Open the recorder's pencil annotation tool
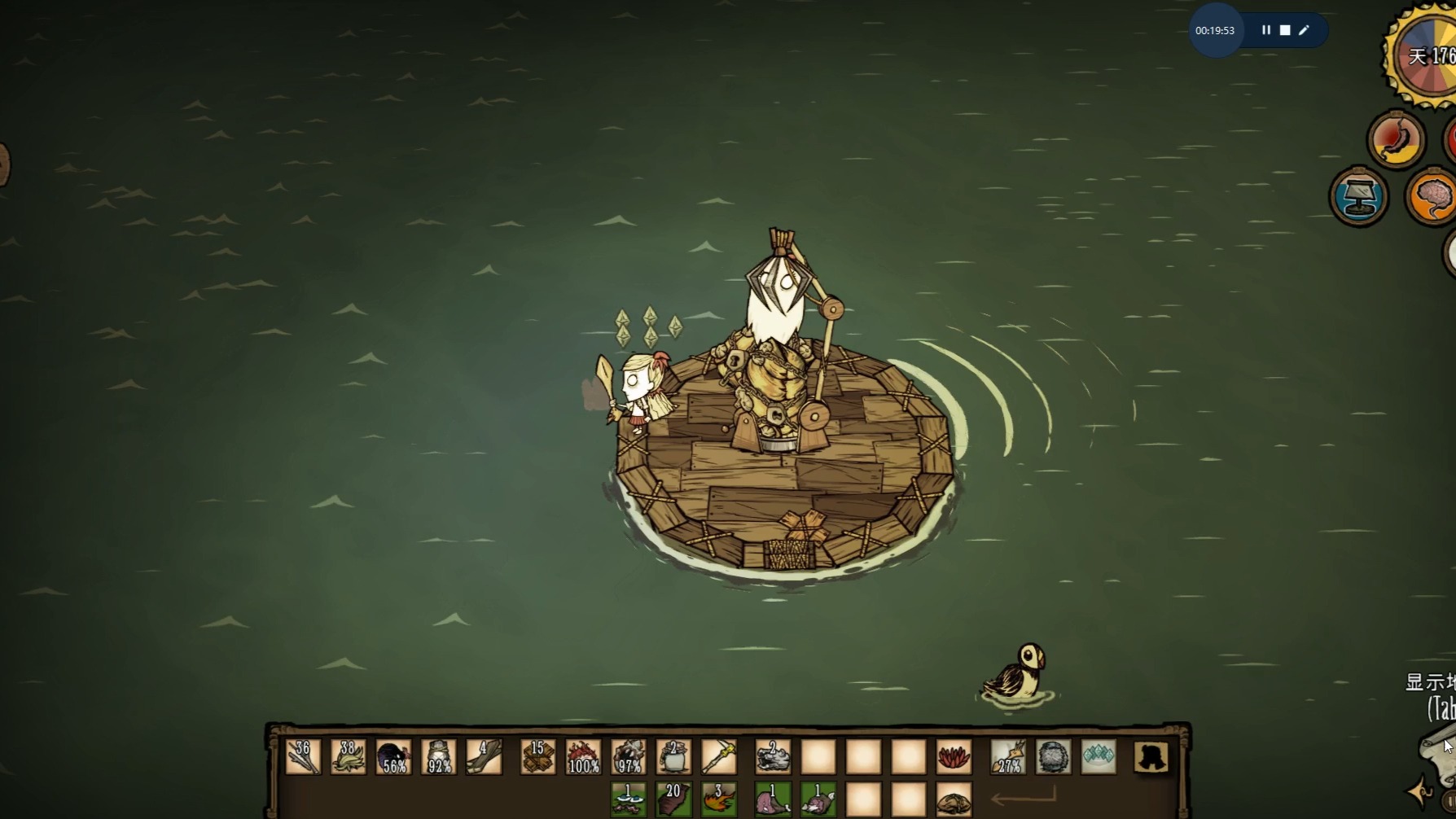 coord(1304,30)
